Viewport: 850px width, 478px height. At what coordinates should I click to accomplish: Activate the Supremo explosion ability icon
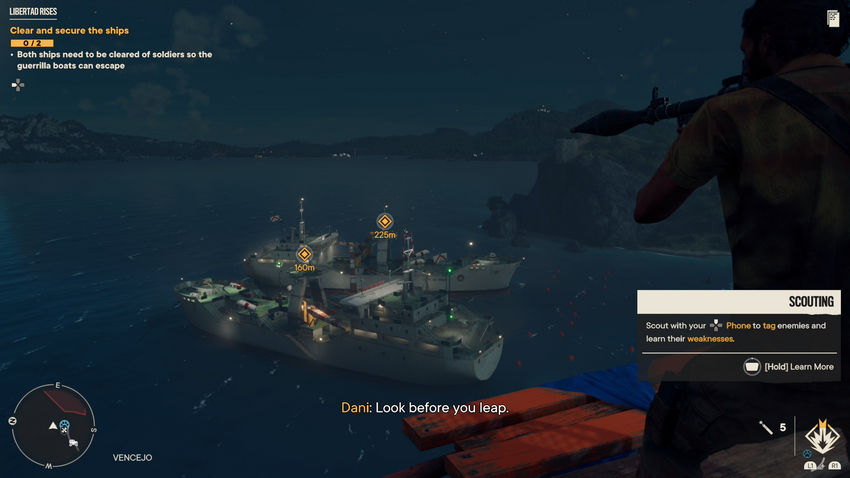tap(822, 437)
